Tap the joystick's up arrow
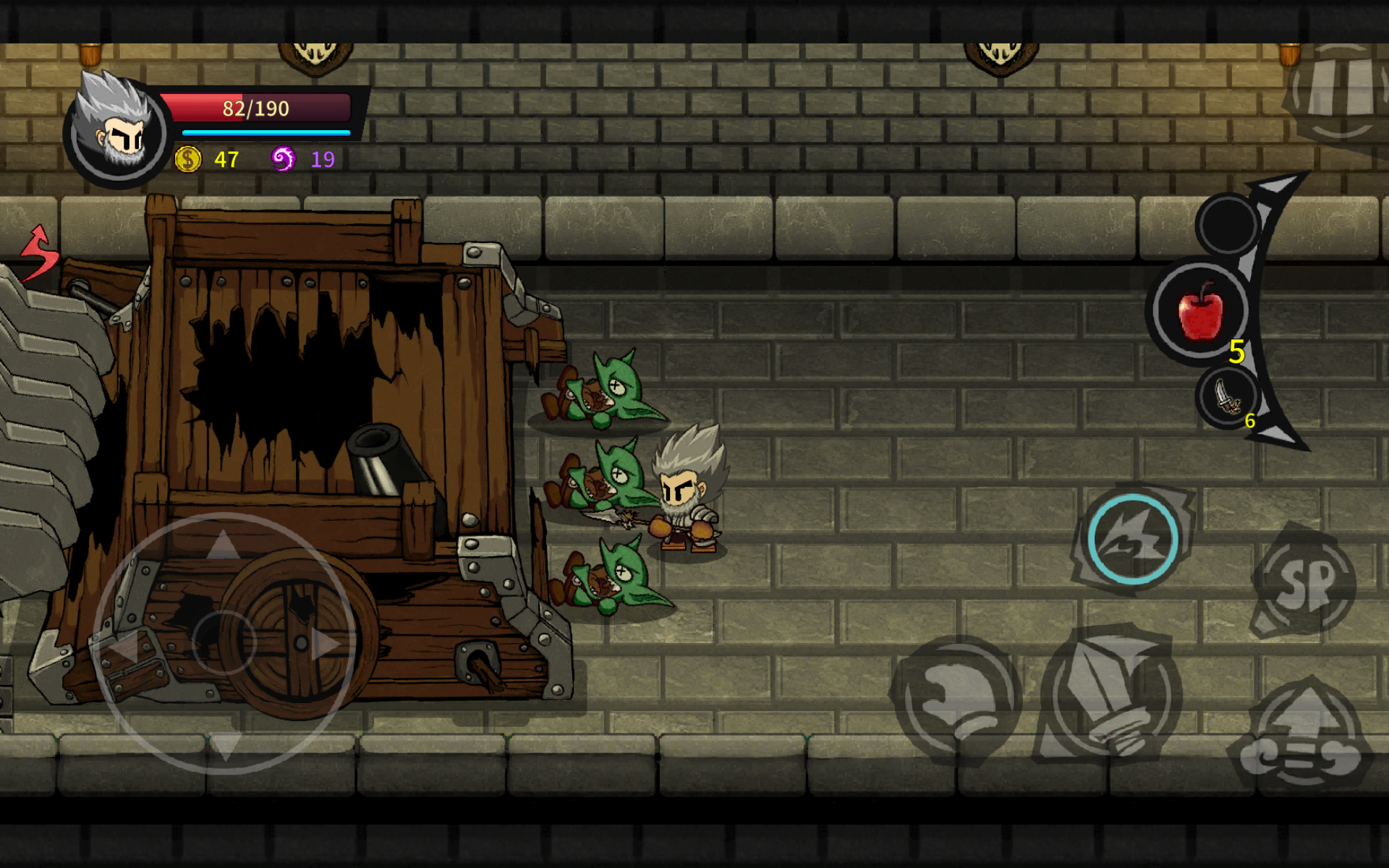 [224, 544]
